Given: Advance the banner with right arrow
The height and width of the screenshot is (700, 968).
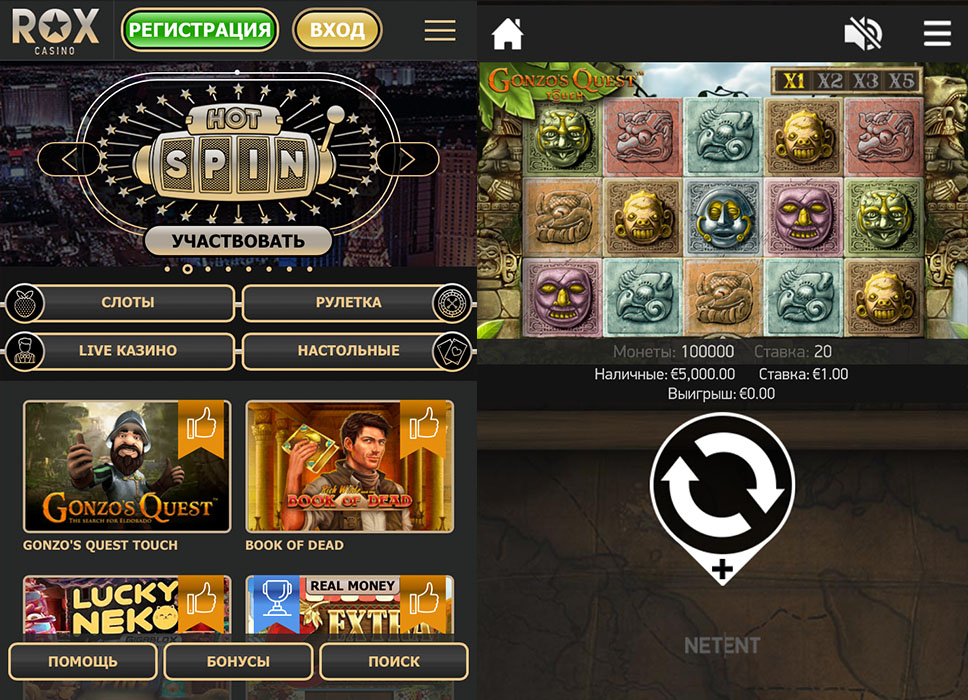Looking at the screenshot, I should [x=407, y=159].
